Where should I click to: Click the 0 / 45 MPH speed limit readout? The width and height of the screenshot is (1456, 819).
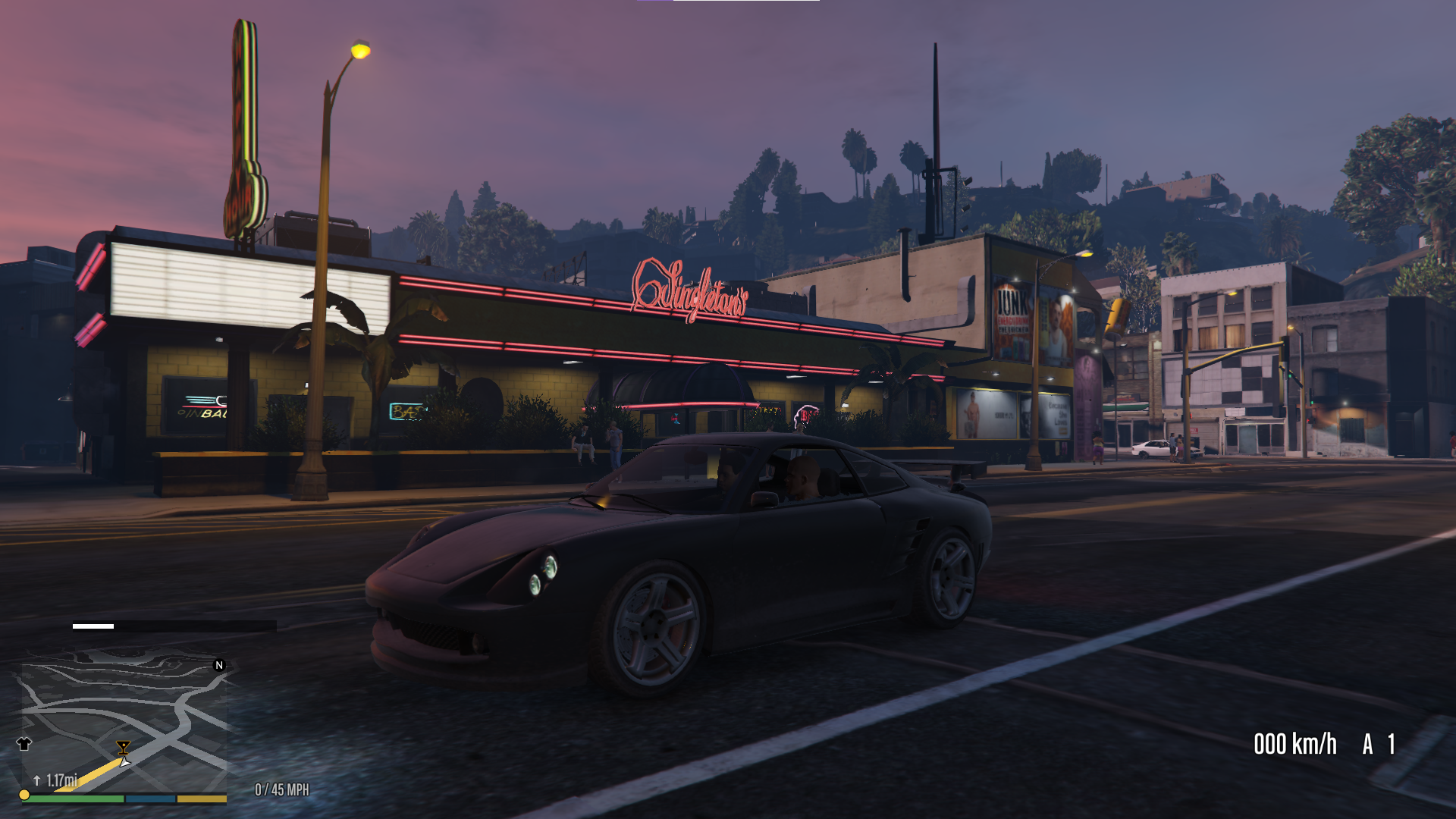(x=282, y=789)
